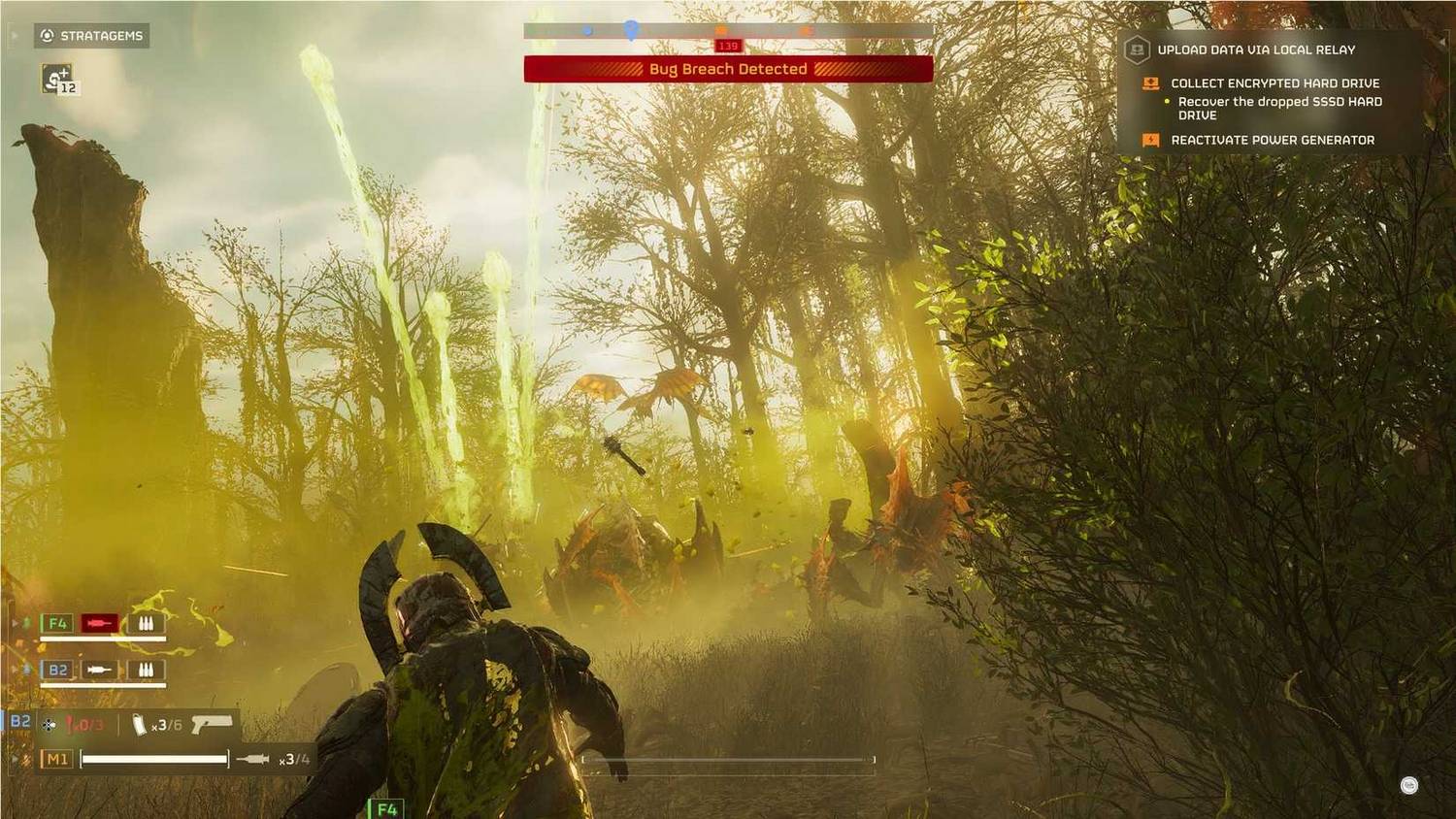
Task: Choose the Reactivate Power Generator objective
Action: point(1272,140)
